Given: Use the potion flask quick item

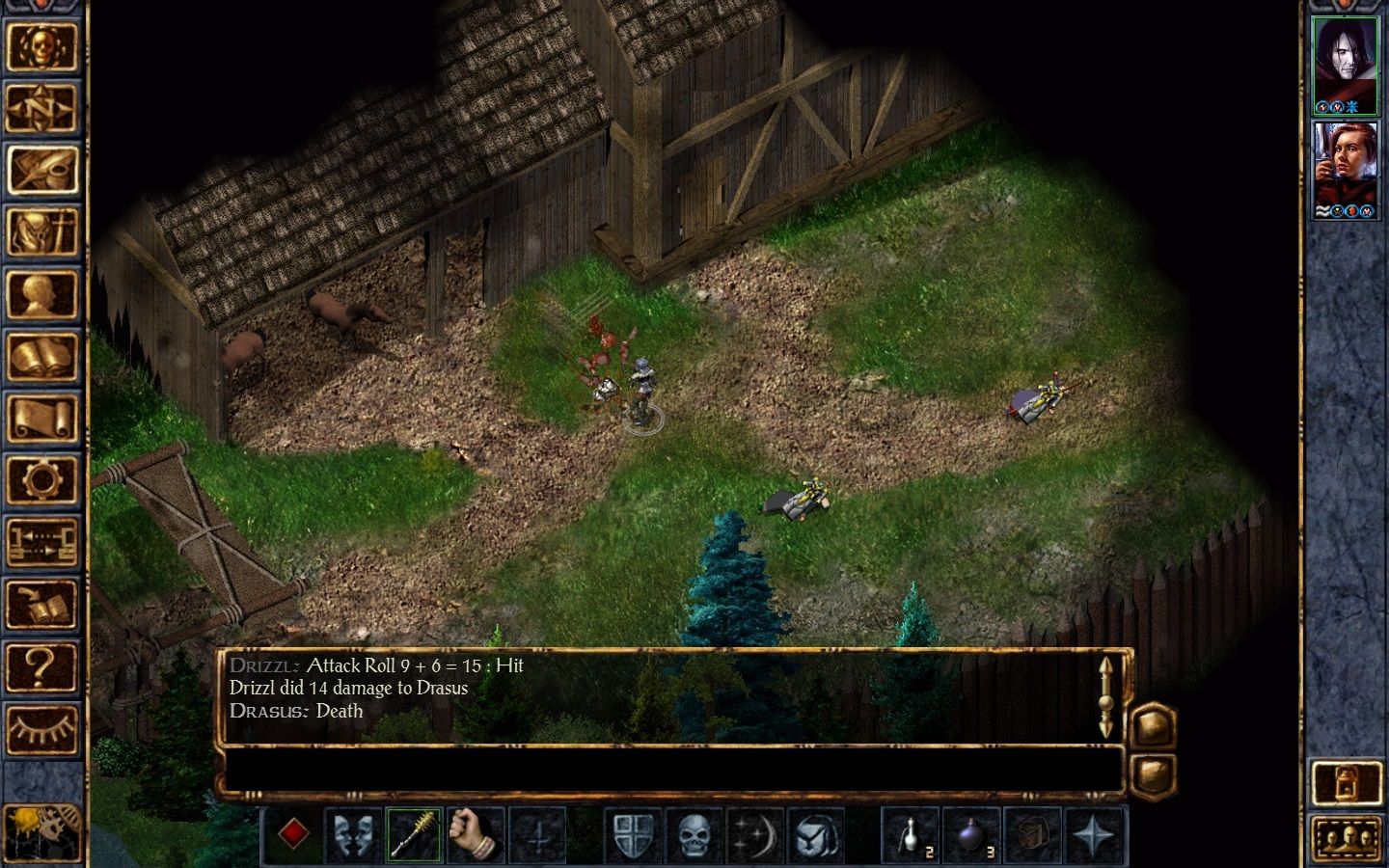Looking at the screenshot, I should pyautogui.click(x=911, y=834).
